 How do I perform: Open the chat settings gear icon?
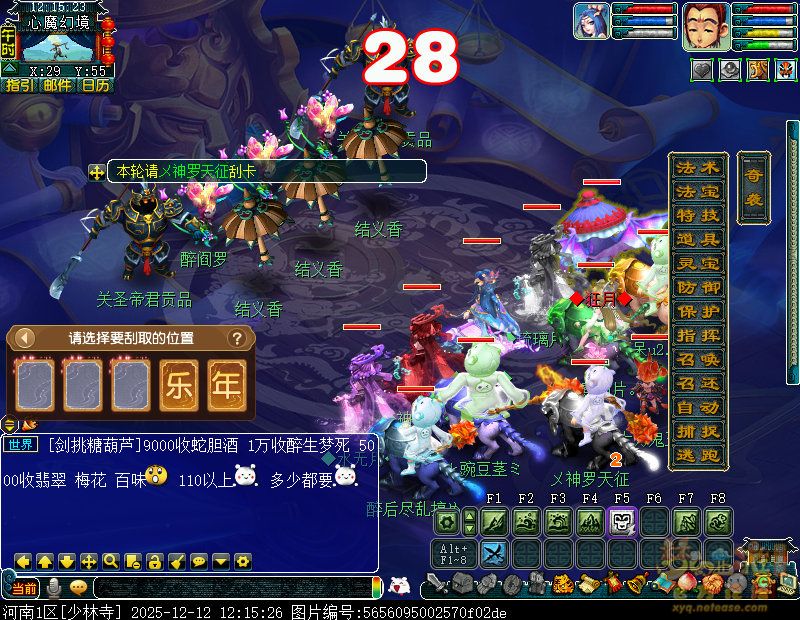pos(242,561)
